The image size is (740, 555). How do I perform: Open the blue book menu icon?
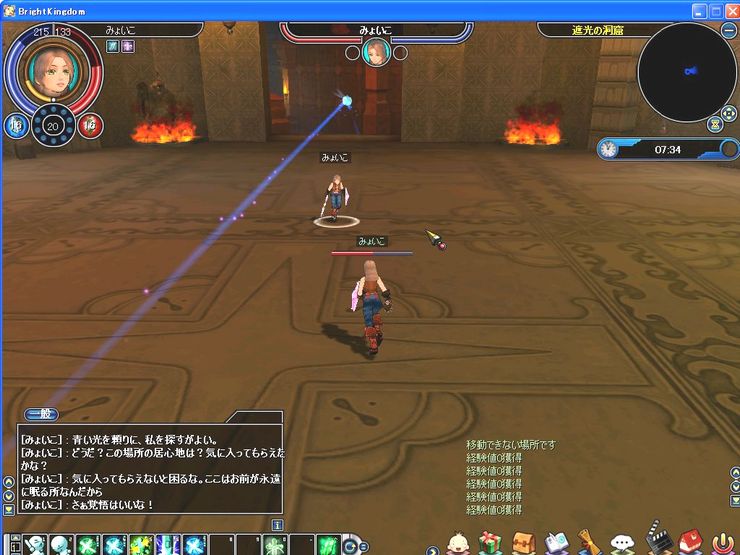point(557,543)
